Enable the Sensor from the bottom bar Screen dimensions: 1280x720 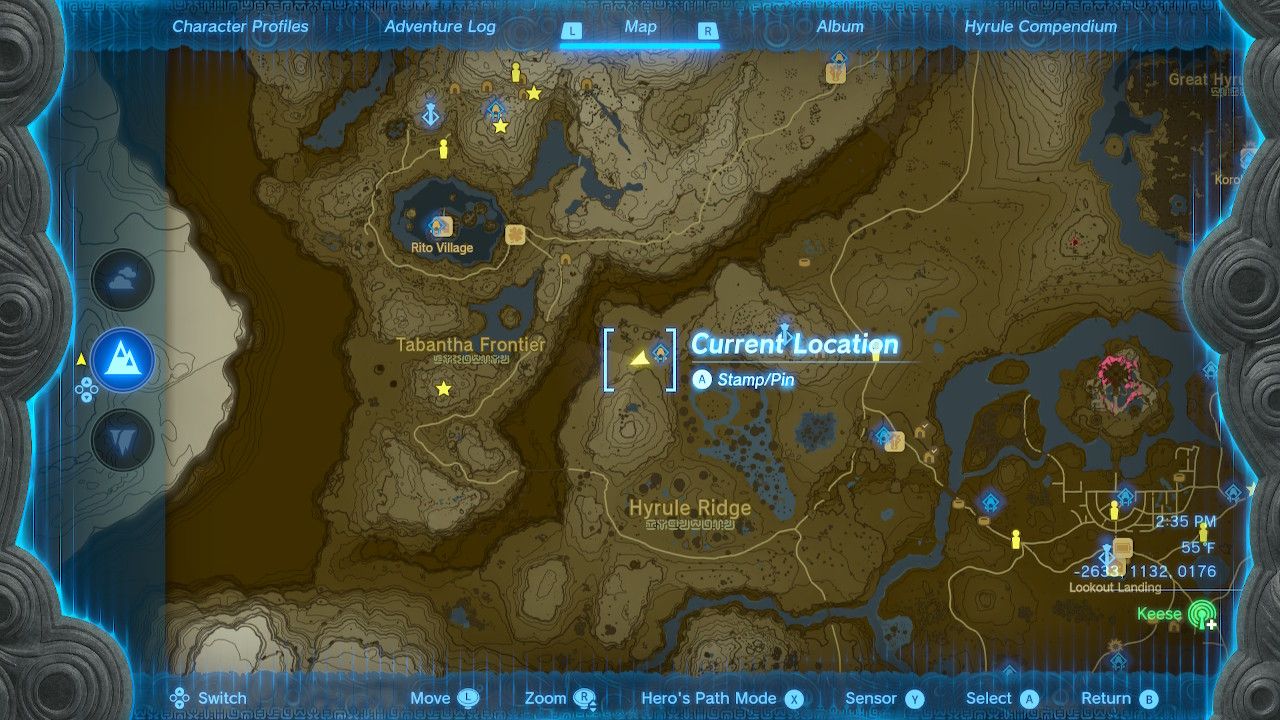(x=882, y=697)
